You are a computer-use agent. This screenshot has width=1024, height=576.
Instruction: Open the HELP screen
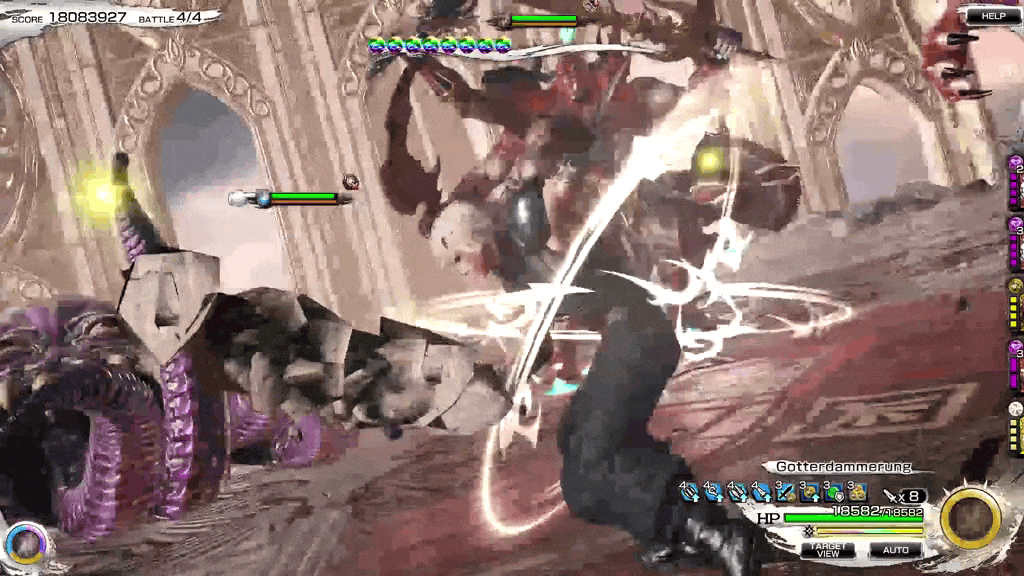pos(993,16)
